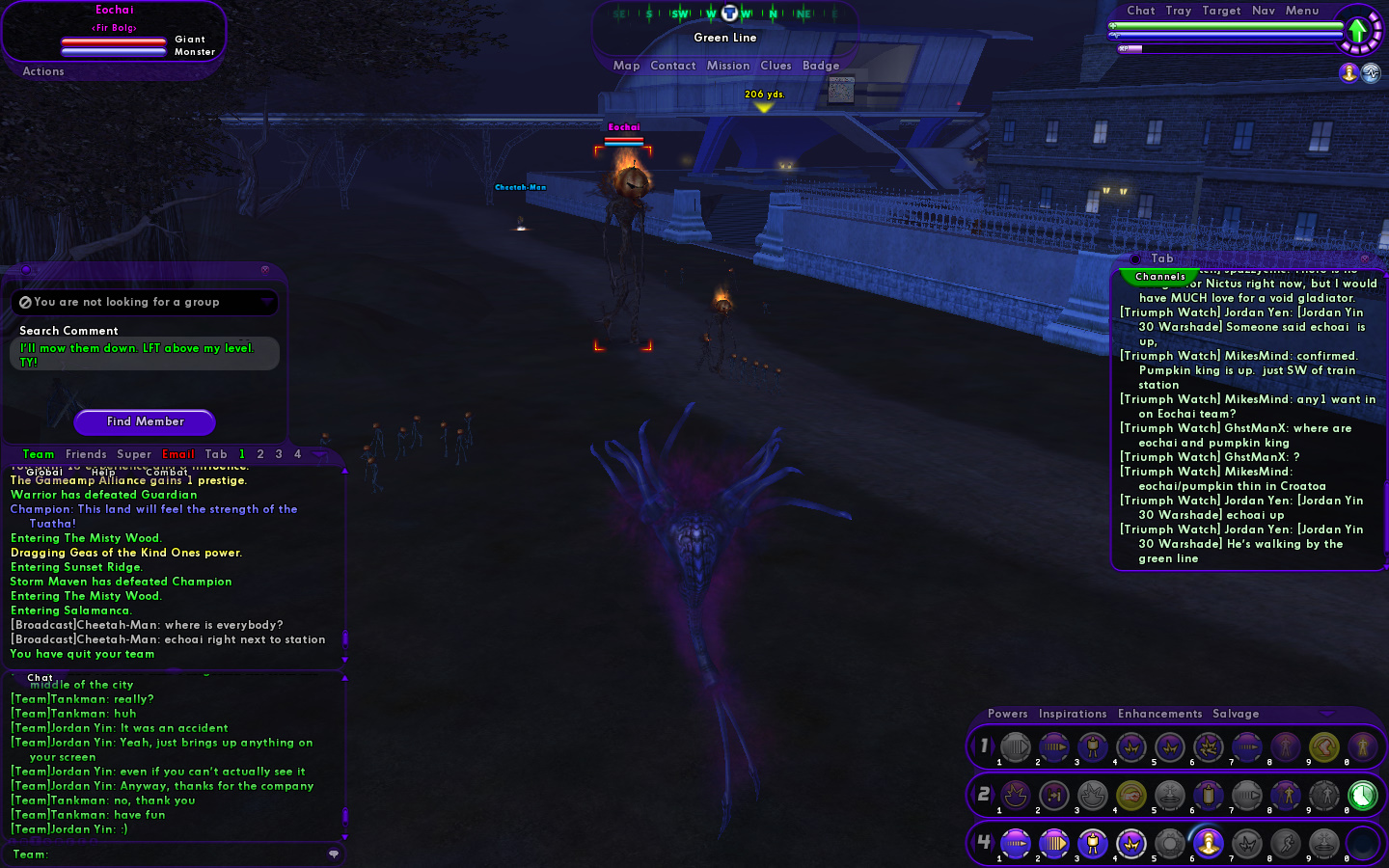
Task: Open the Nav window
Action: click(x=1263, y=11)
